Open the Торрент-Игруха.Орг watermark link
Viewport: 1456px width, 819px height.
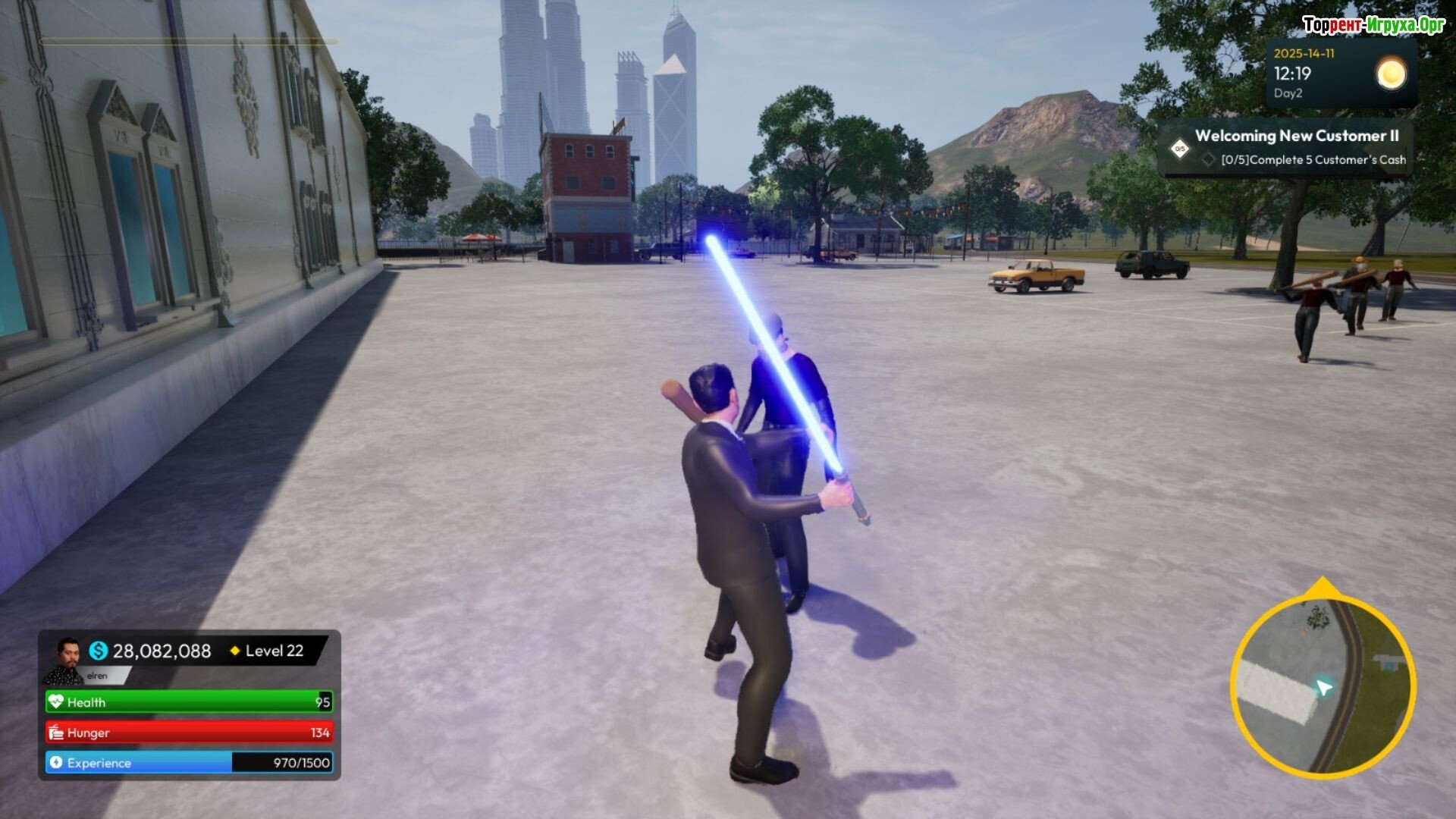(1373, 25)
